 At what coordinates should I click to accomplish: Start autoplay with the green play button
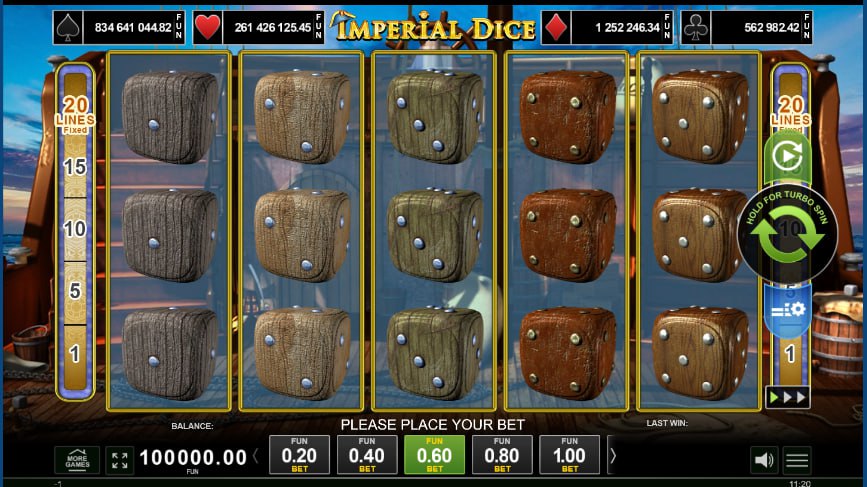(787, 158)
